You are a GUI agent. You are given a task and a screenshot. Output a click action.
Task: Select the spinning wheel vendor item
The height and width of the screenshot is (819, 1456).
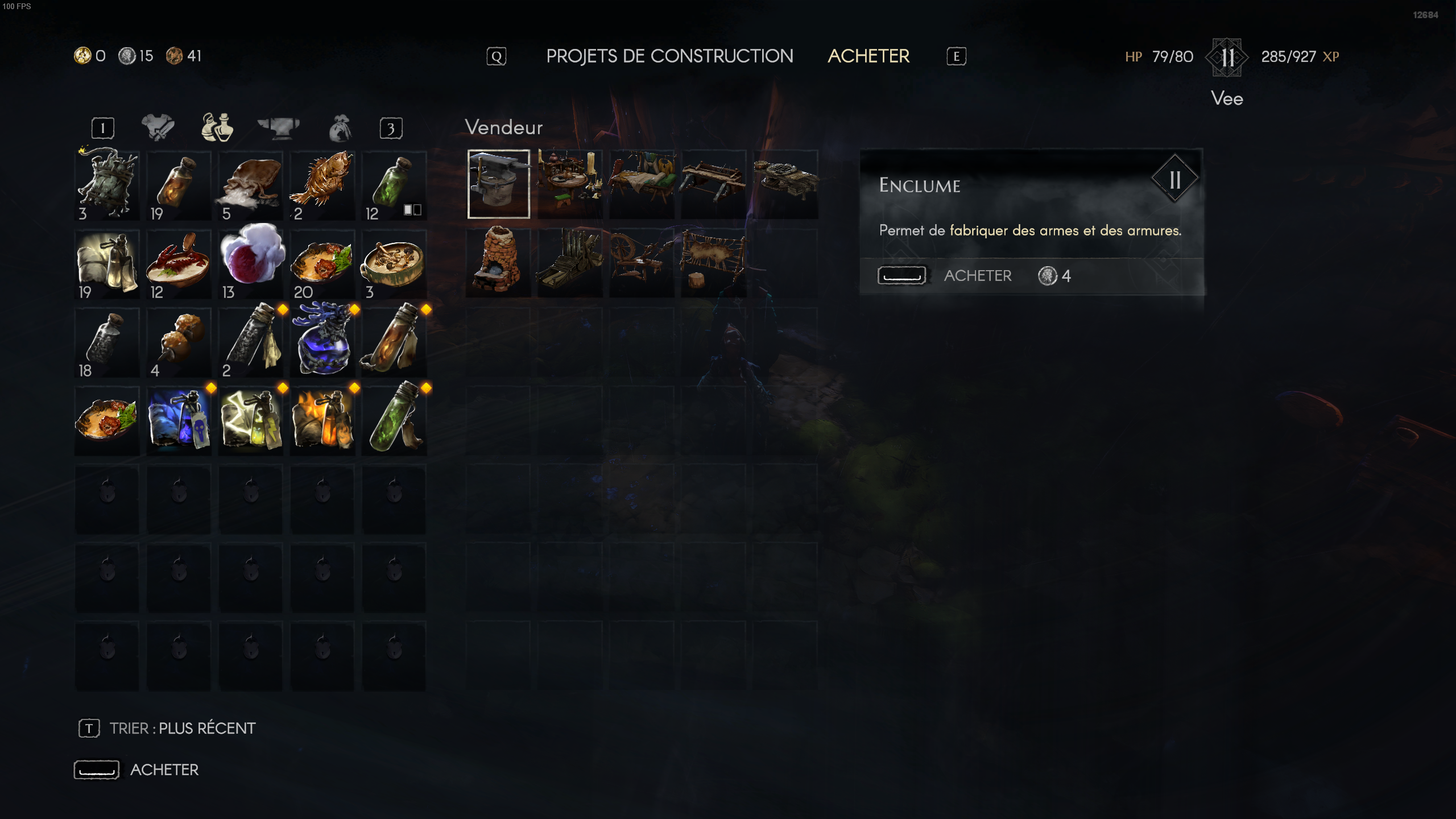(642, 261)
